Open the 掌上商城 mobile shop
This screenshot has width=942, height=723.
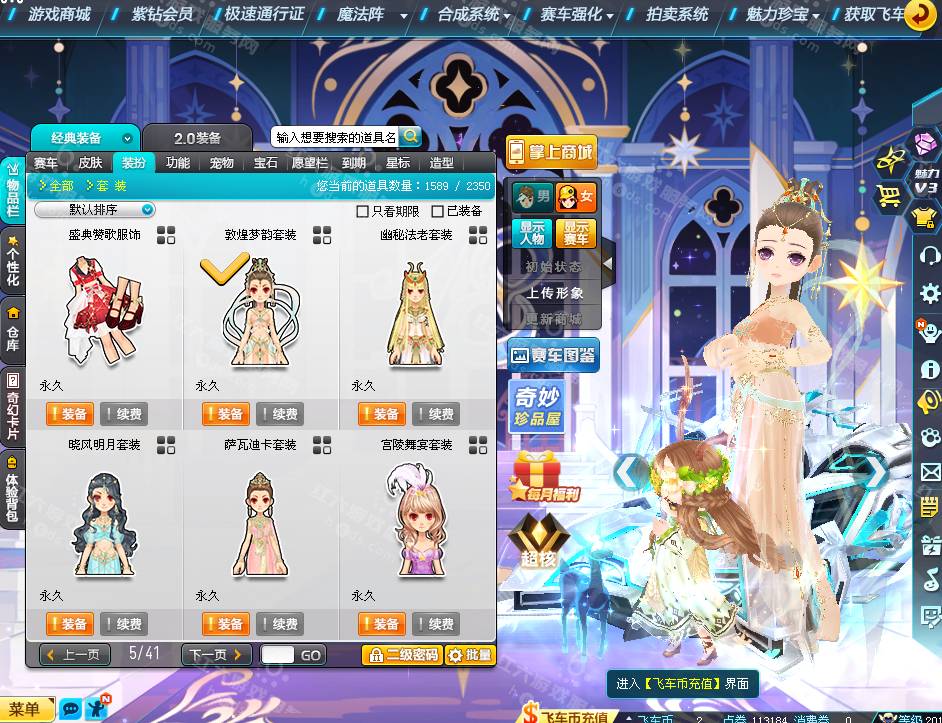tap(551, 153)
